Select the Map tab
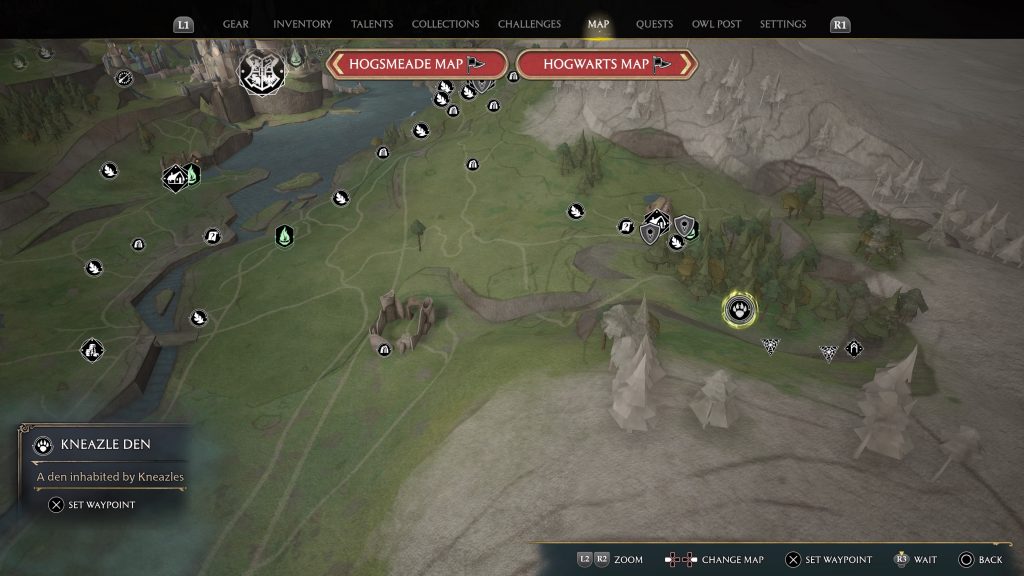This screenshot has height=576, width=1024. click(598, 24)
